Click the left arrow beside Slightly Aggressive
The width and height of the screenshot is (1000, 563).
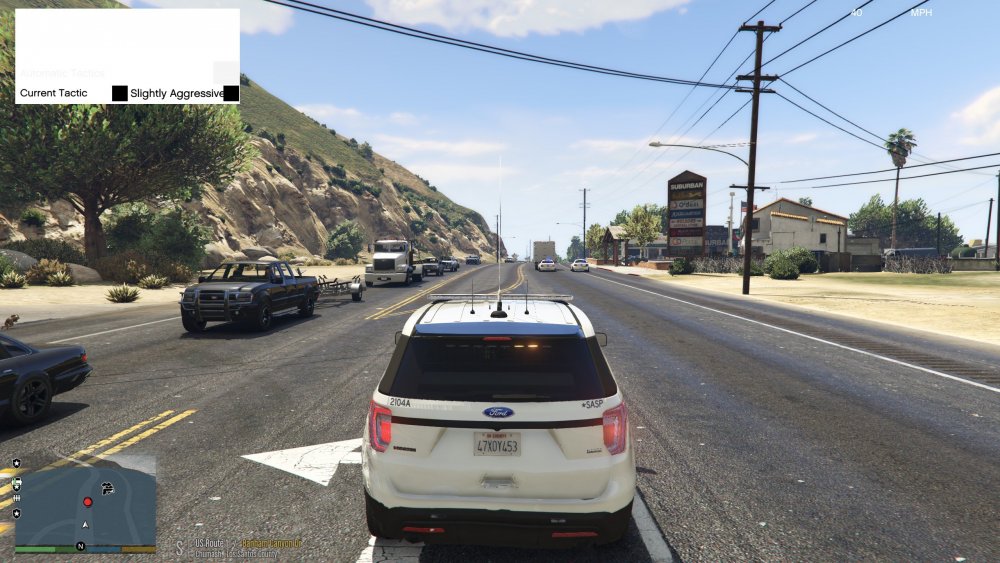click(120, 93)
